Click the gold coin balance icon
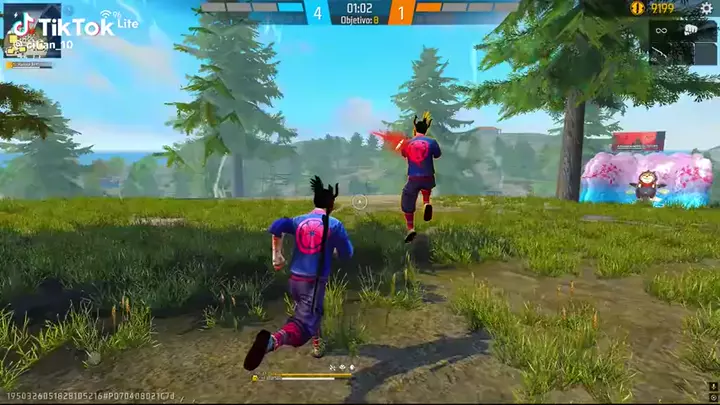The width and height of the screenshot is (720, 405). (637, 8)
